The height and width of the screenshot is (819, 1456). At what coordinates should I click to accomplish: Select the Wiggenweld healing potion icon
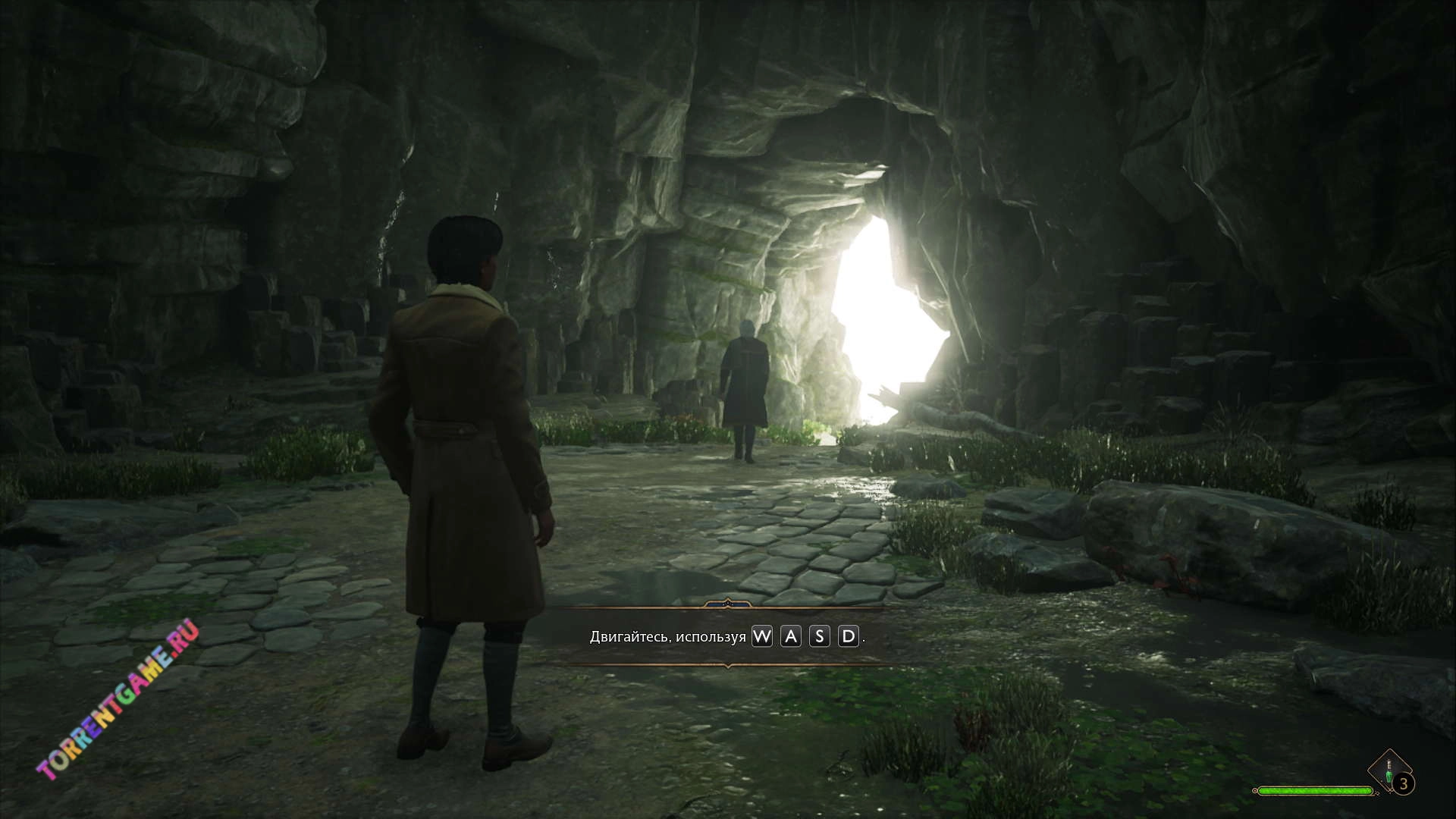click(1389, 770)
